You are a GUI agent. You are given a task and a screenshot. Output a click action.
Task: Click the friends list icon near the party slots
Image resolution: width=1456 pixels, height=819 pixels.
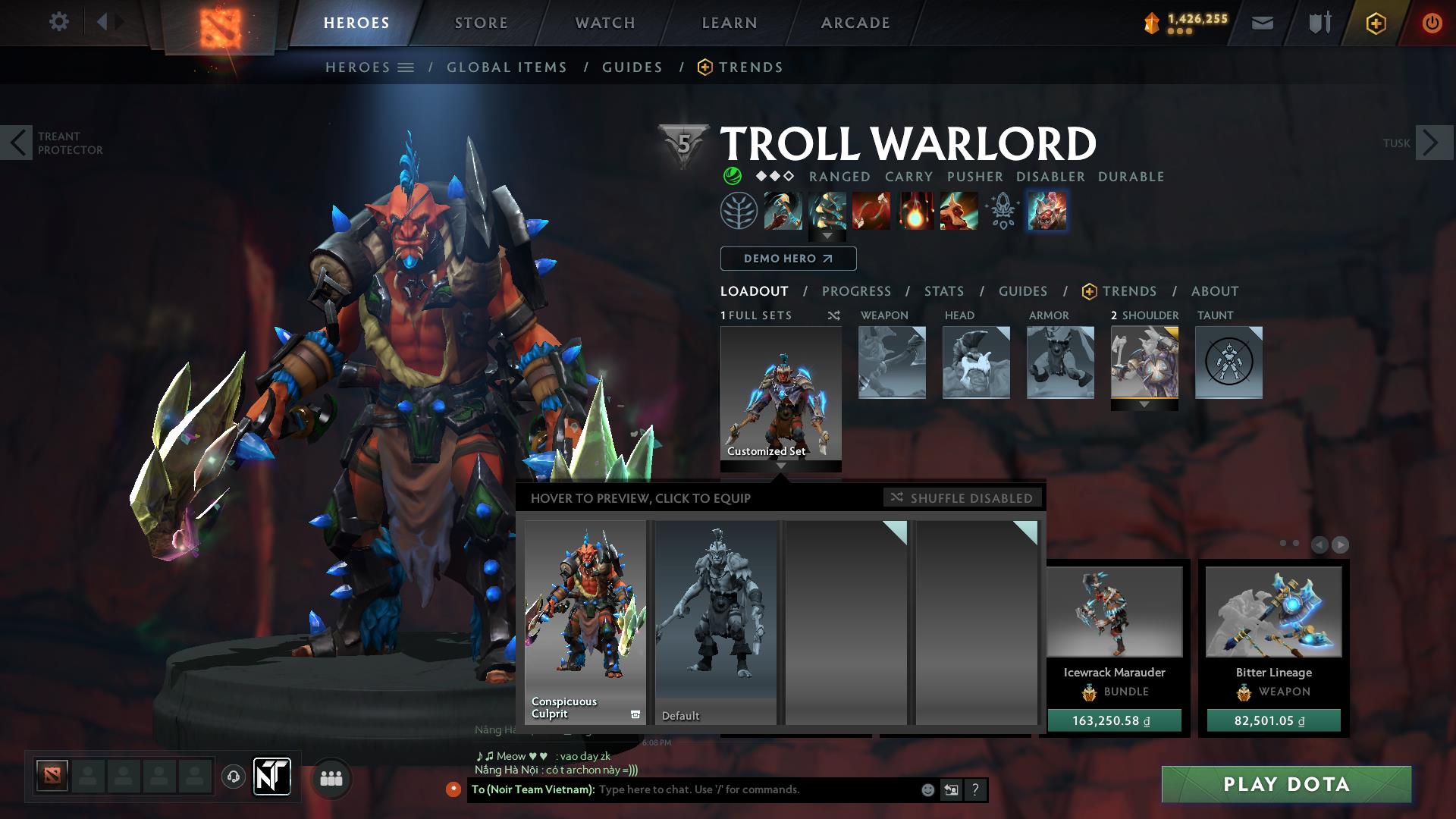tap(330, 777)
